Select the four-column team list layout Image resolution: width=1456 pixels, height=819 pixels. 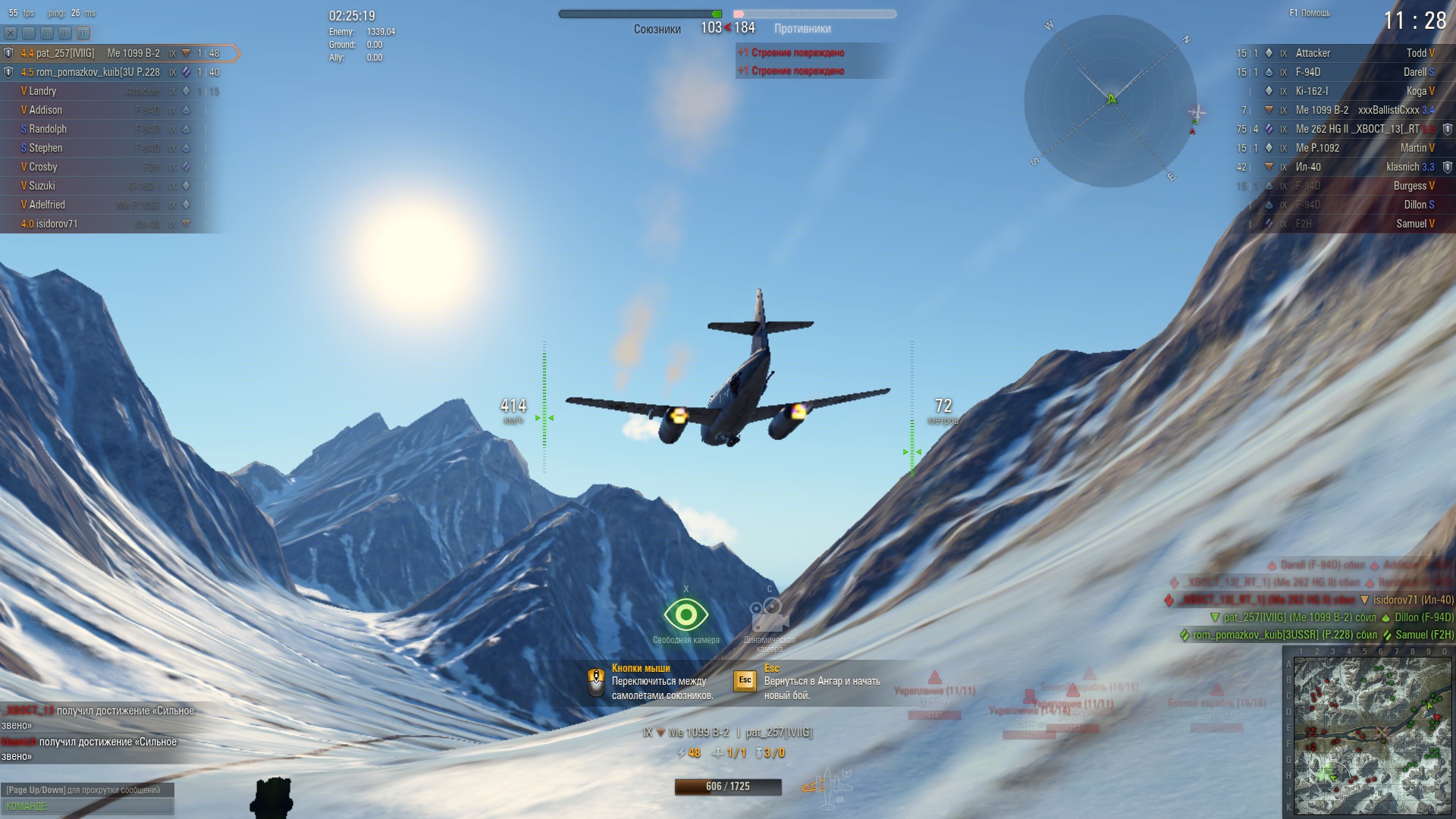tap(83, 33)
